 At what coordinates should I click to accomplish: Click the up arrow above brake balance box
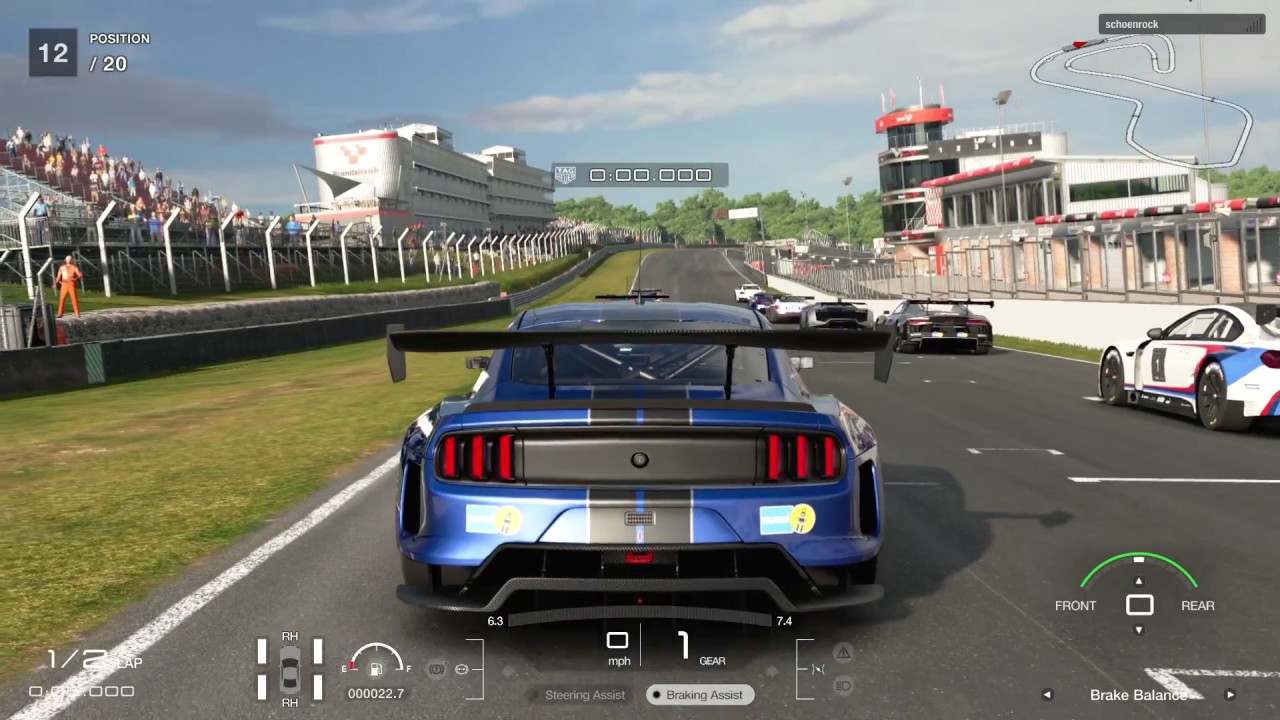point(1138,580)
